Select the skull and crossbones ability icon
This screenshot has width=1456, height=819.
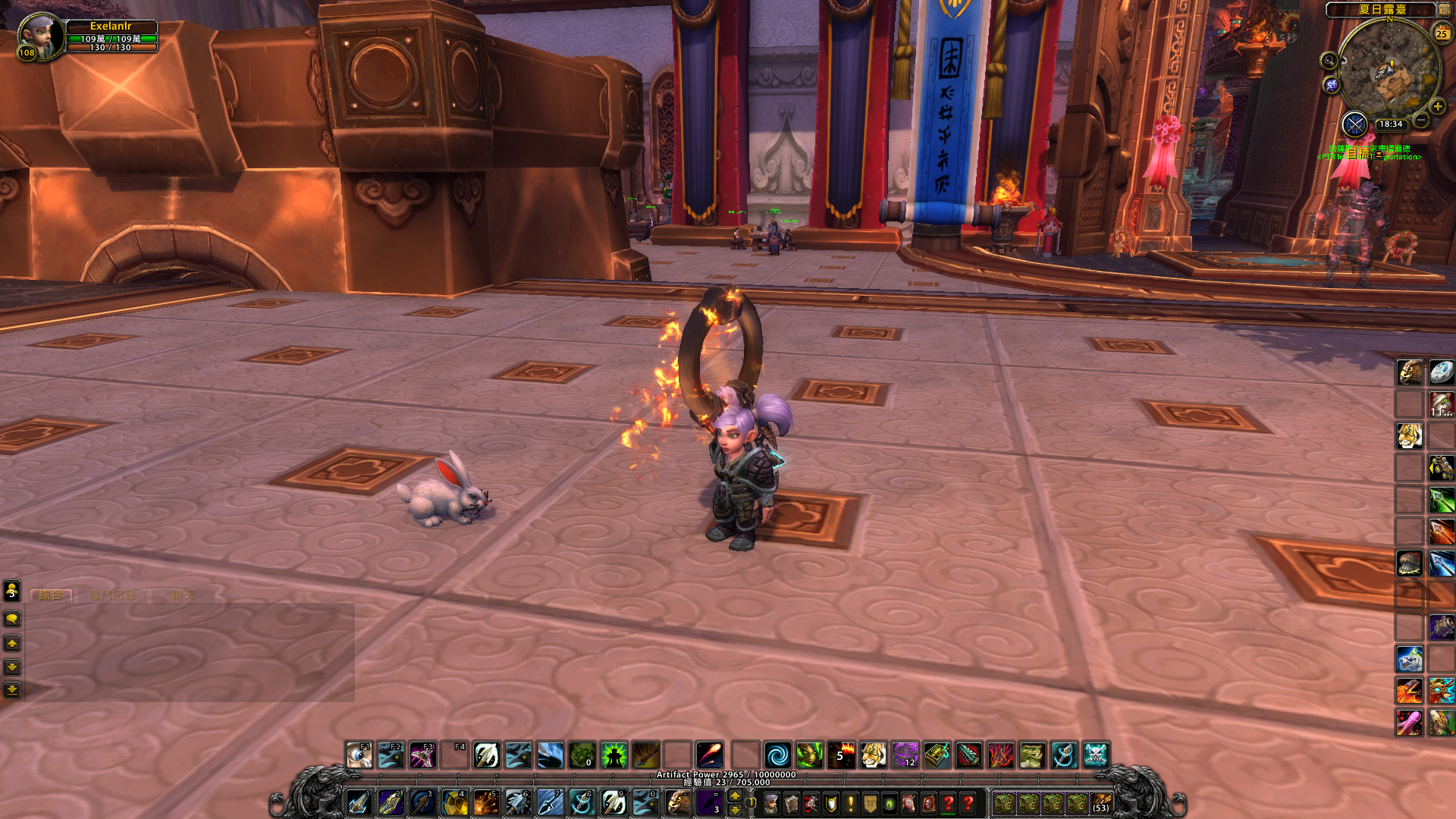point(1096,755)
